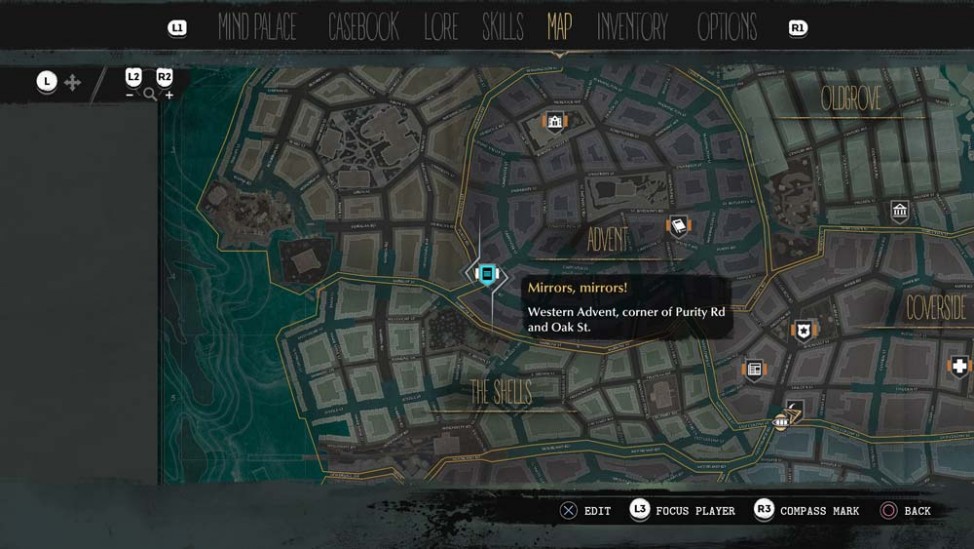Choose the newspaper map marker
This screenshot has height=549, width=974.
(754, 370)
